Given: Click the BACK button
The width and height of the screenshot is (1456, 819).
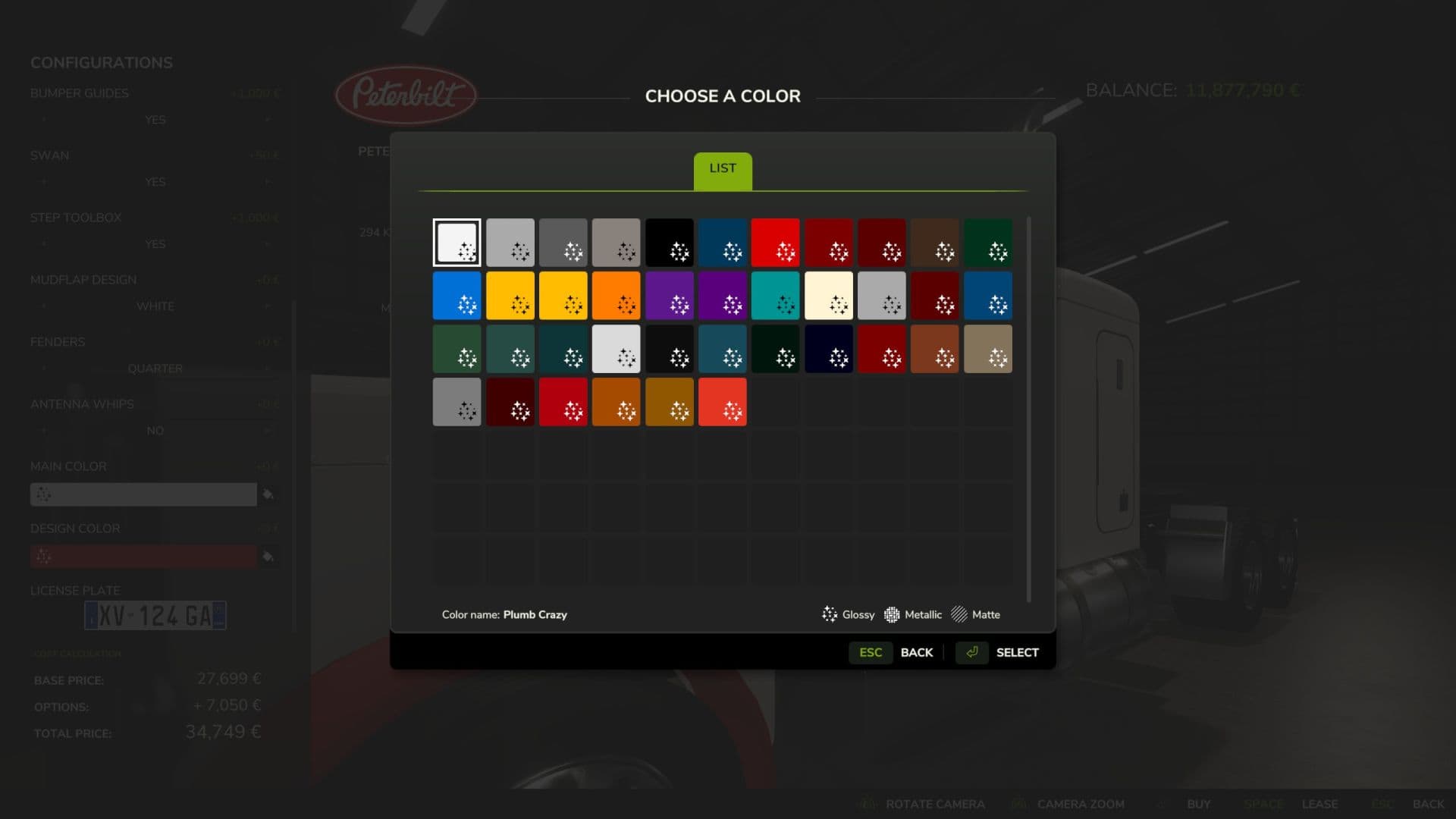Looking at the screenshot, I should (x=916, y=652).
